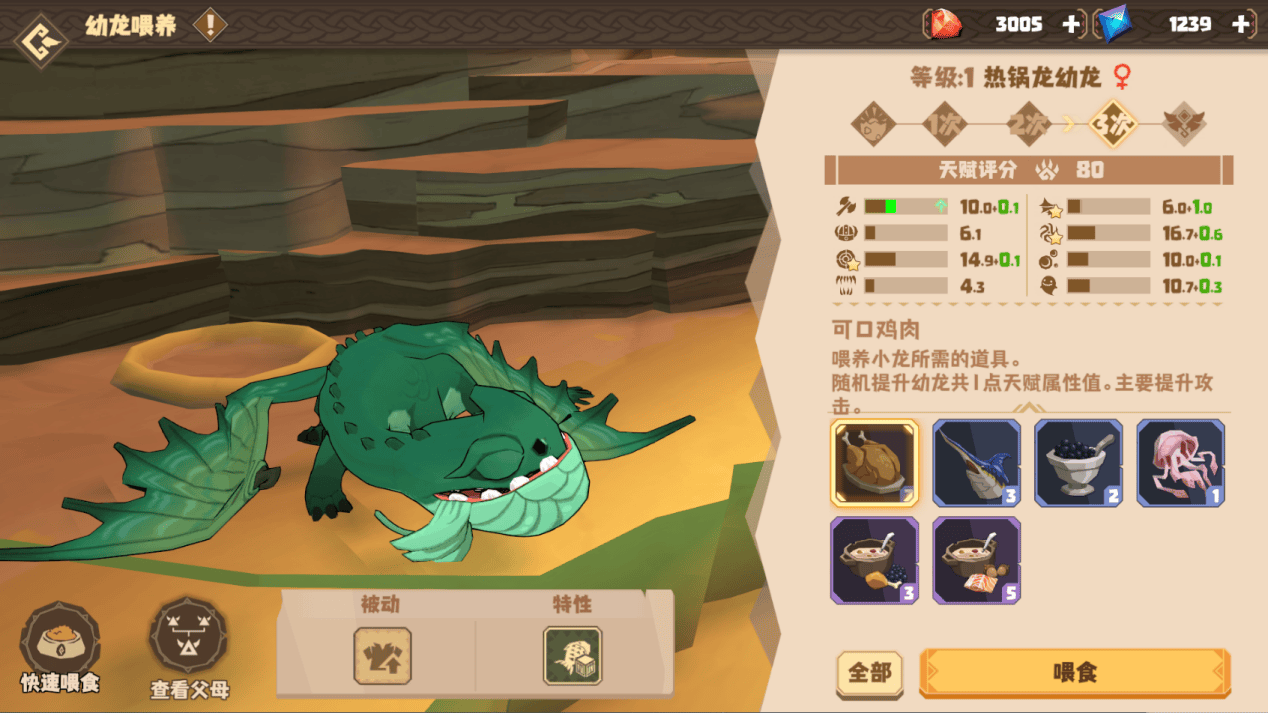
Task: Inspect the 被动 passive skill icon
Action: (382, 656)
